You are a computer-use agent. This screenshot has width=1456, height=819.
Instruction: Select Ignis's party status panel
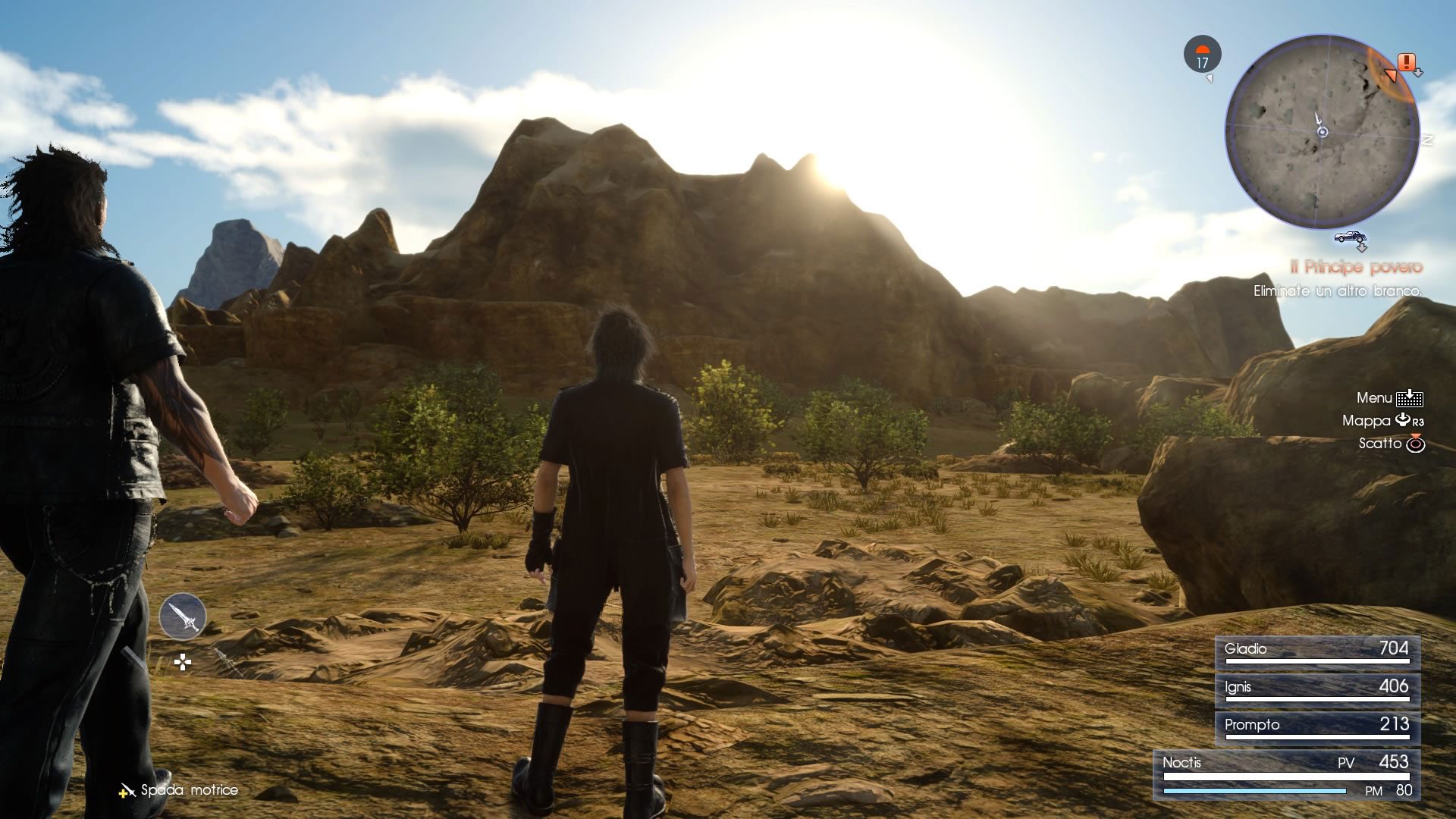[1317, 690]
